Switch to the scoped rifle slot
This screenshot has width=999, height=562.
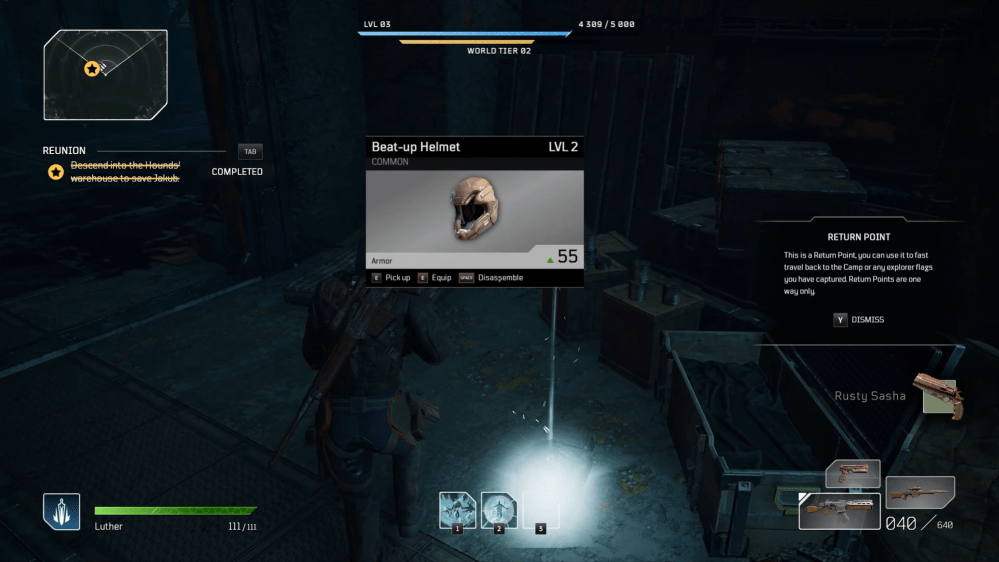tap(920, 491)
